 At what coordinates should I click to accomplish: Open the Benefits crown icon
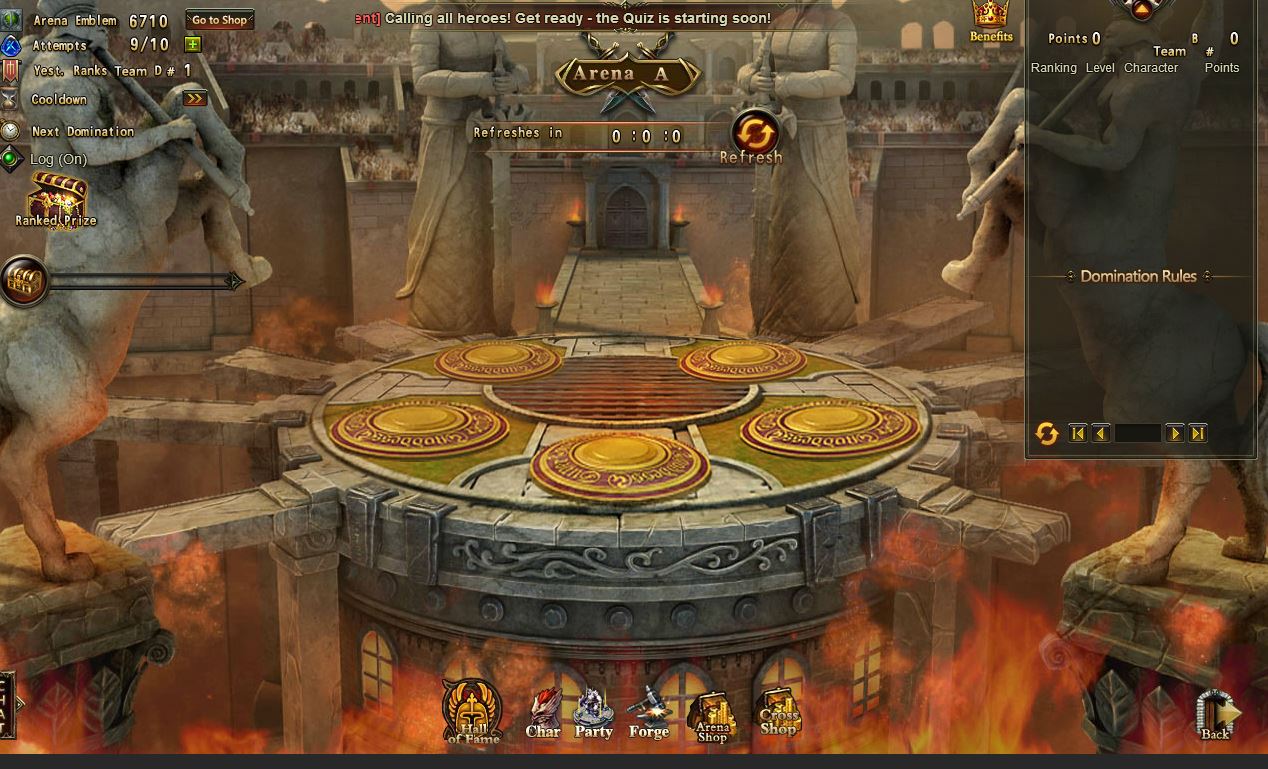click(x=990, y=21)
